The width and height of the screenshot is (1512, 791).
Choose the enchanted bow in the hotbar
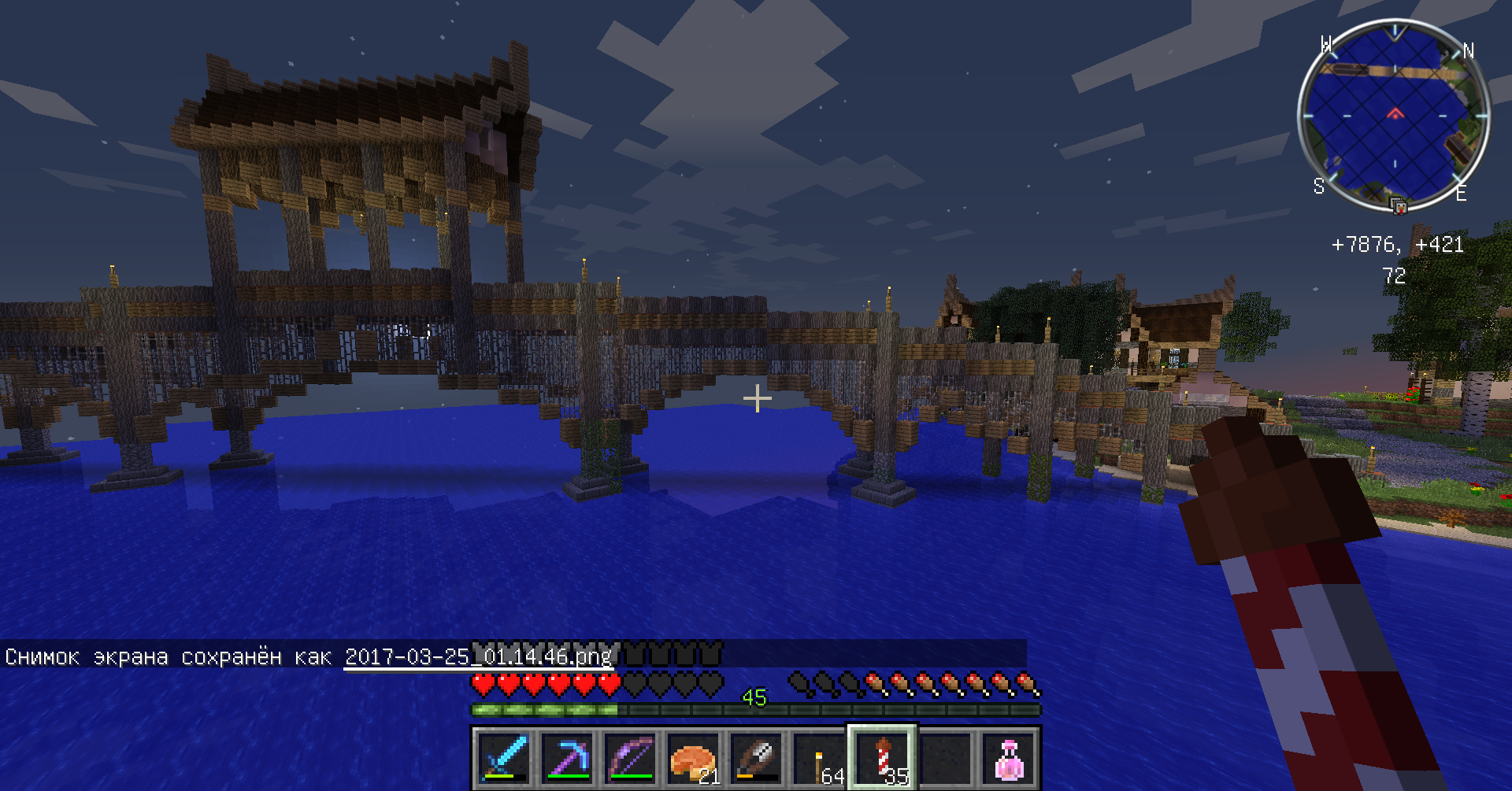pyautogui.click(x=630, y=757)
